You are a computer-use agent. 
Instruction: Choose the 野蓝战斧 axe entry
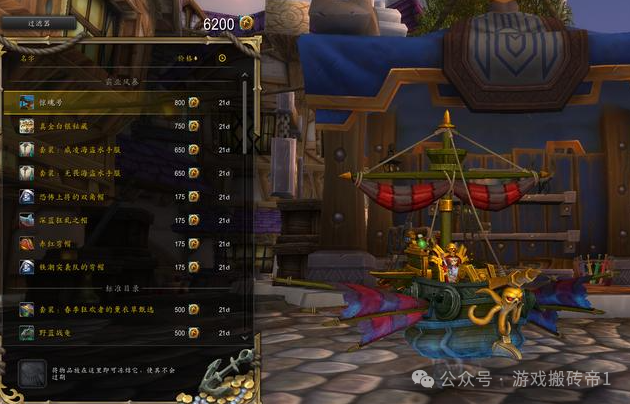[120, 332]
